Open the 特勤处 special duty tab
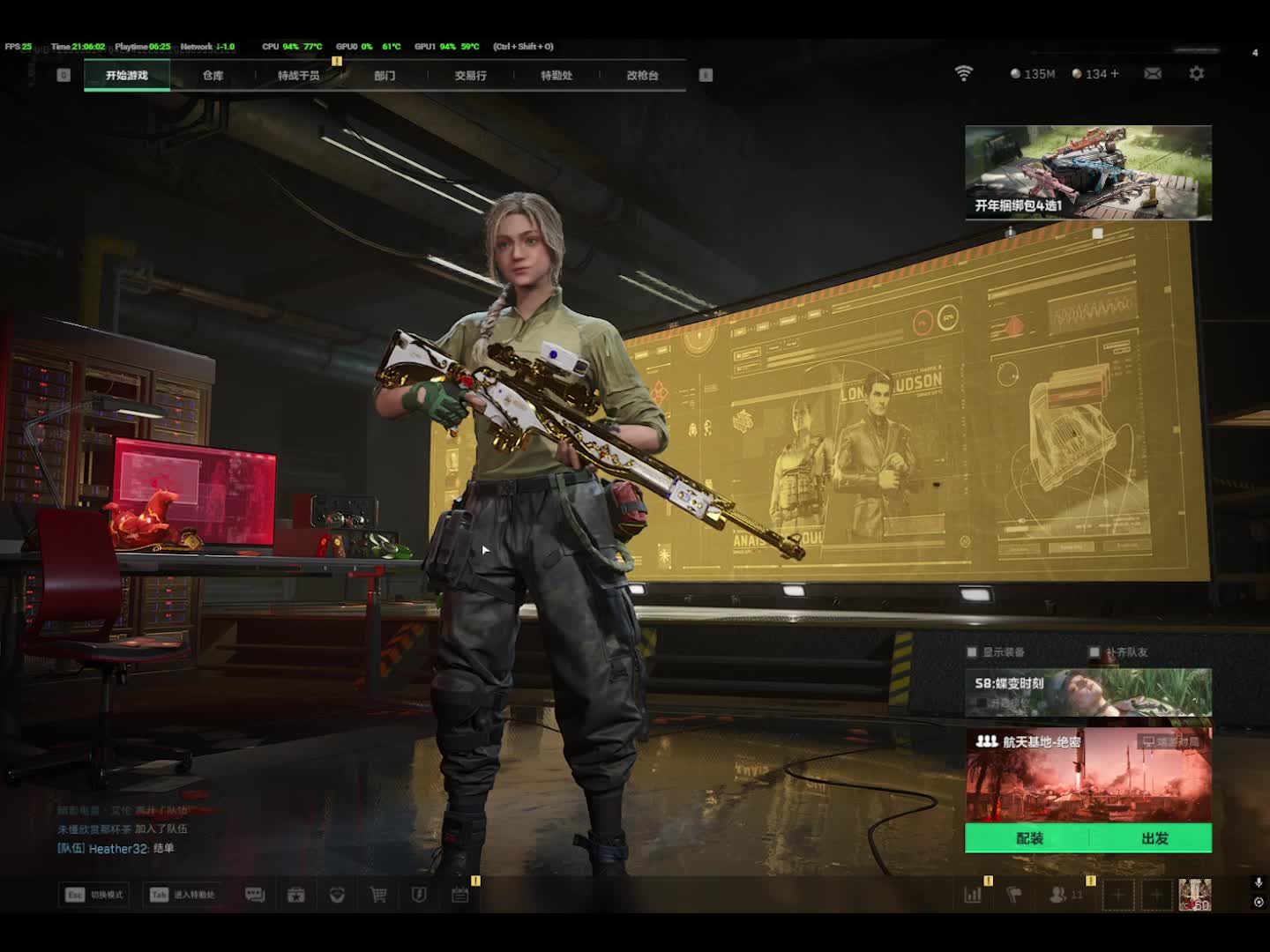 557,76
